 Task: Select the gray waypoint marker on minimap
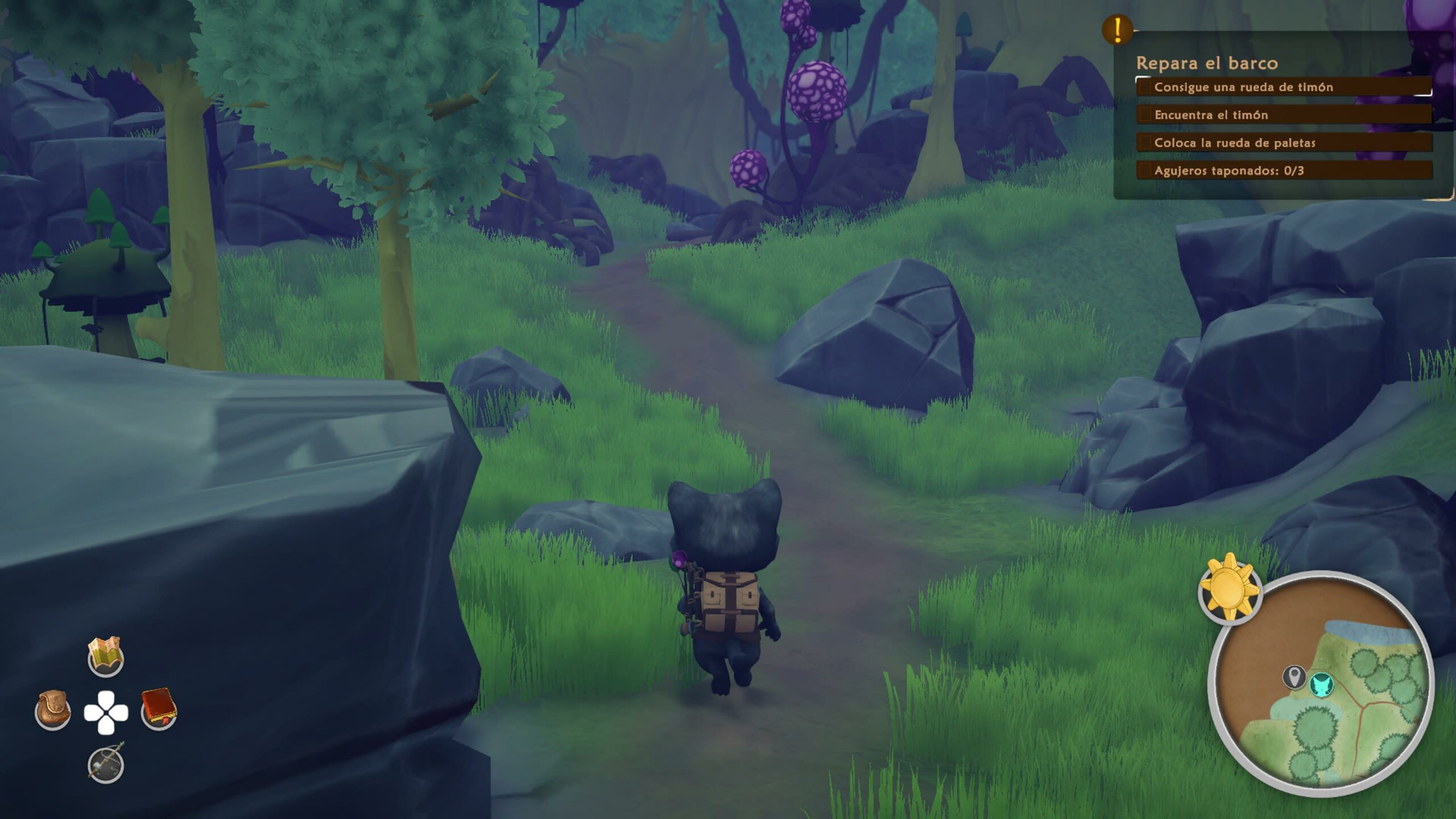(x=1294, y=677)
